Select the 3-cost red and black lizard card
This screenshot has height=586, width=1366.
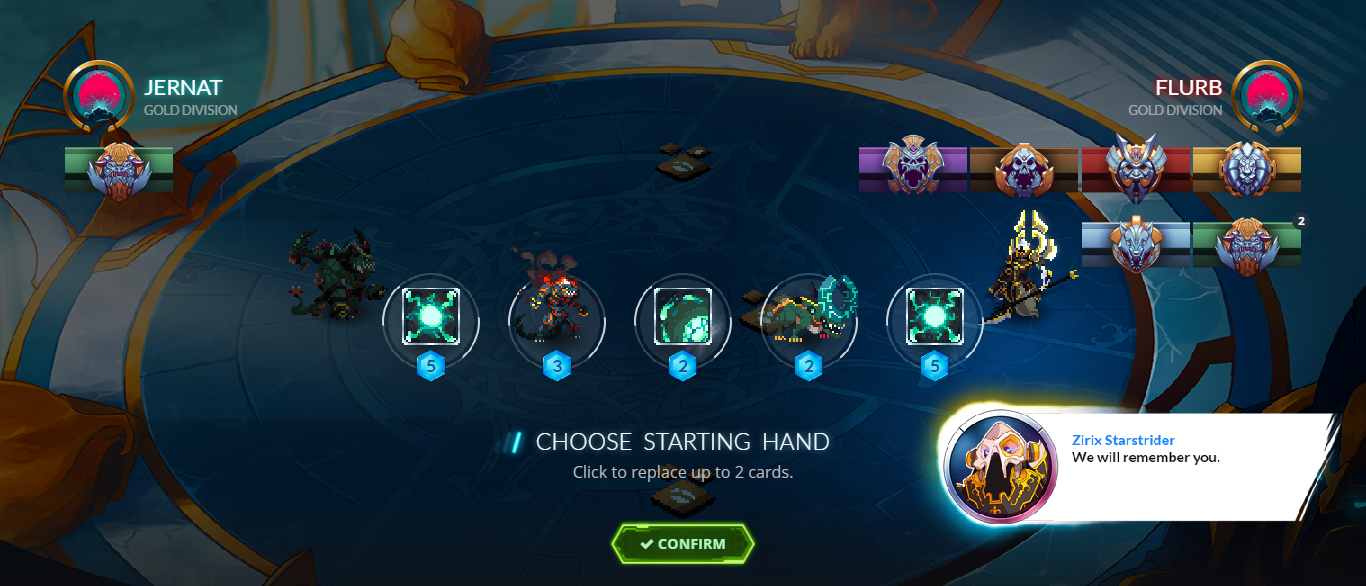point(557,320)
